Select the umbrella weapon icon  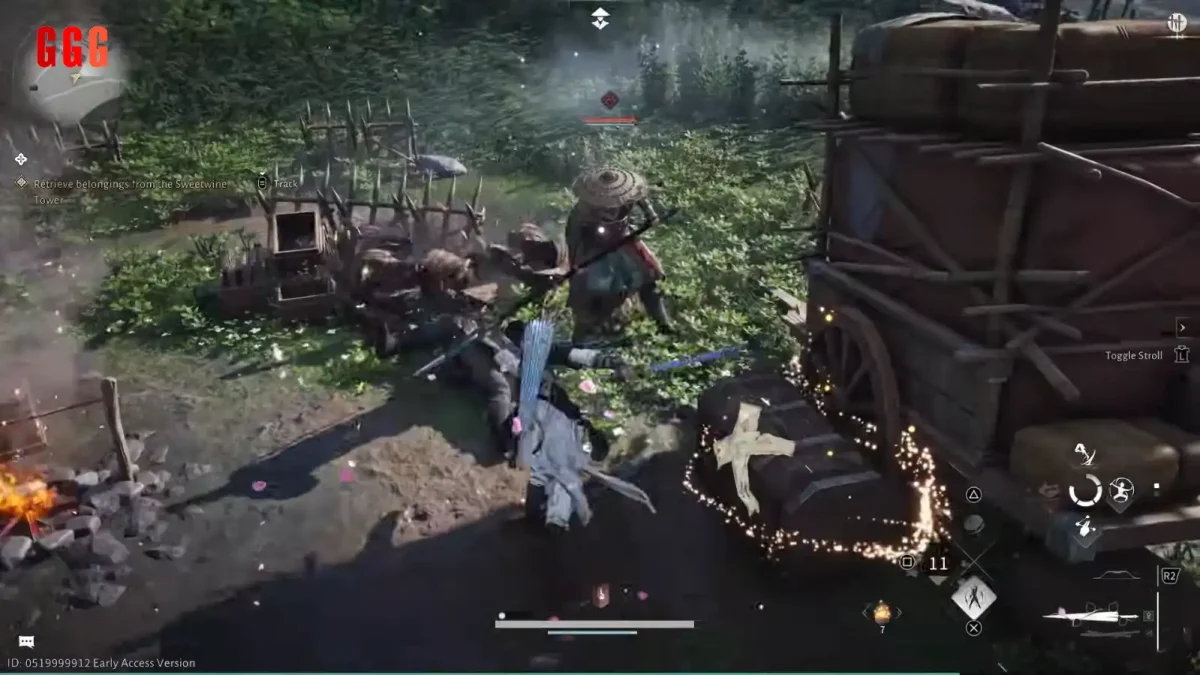coord(1090,616)
